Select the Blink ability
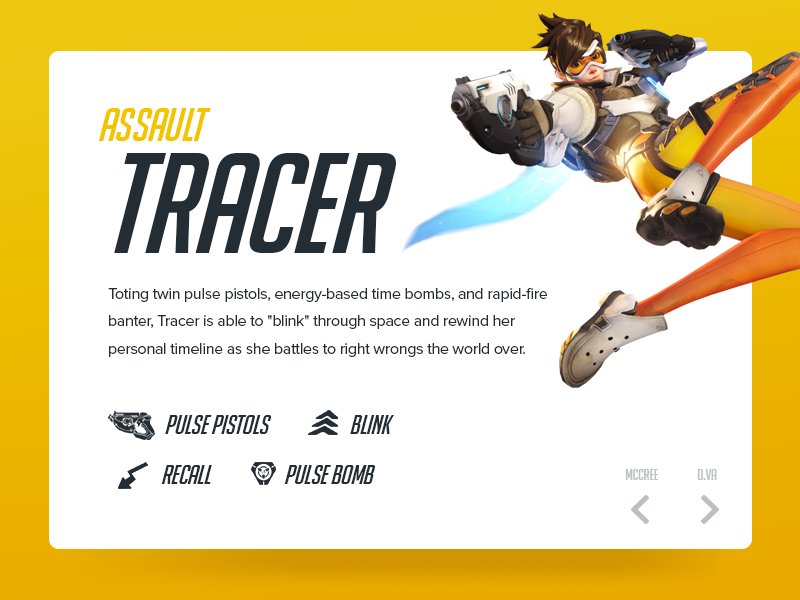 click(351, 425)
